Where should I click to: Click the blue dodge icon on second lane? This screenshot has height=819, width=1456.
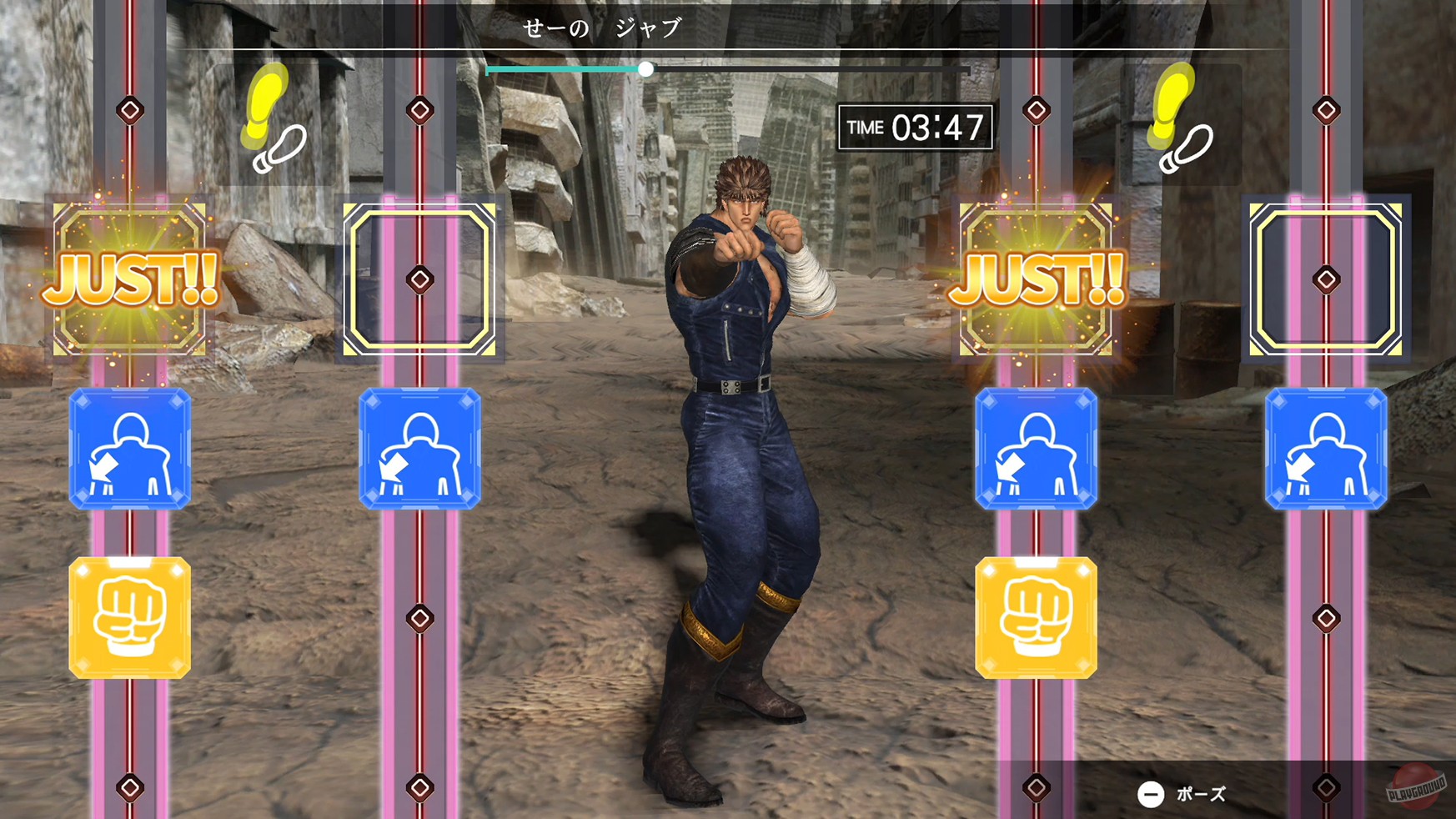(x=419, y=449)
